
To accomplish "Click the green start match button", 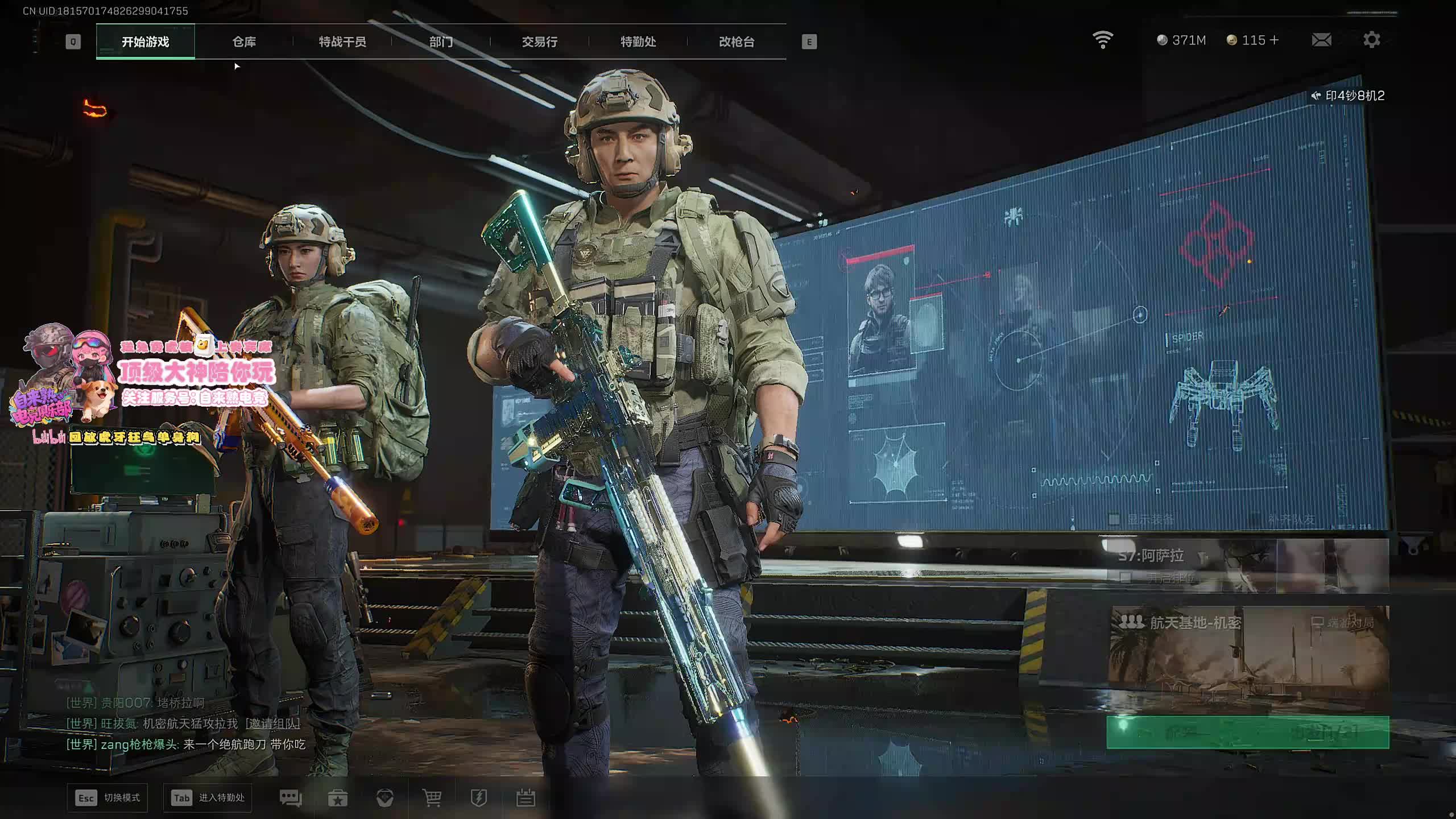I will click(x=1247, y=732).
